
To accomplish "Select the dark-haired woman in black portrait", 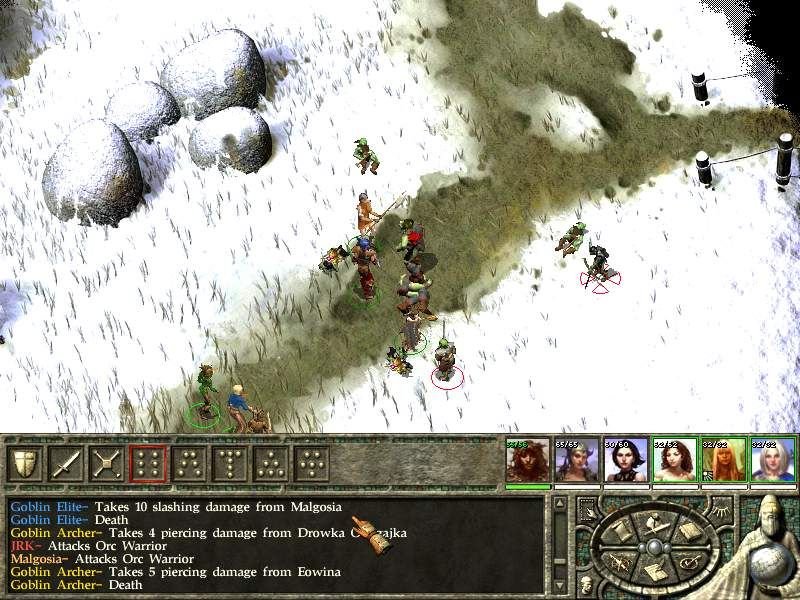I will point(625,460).
